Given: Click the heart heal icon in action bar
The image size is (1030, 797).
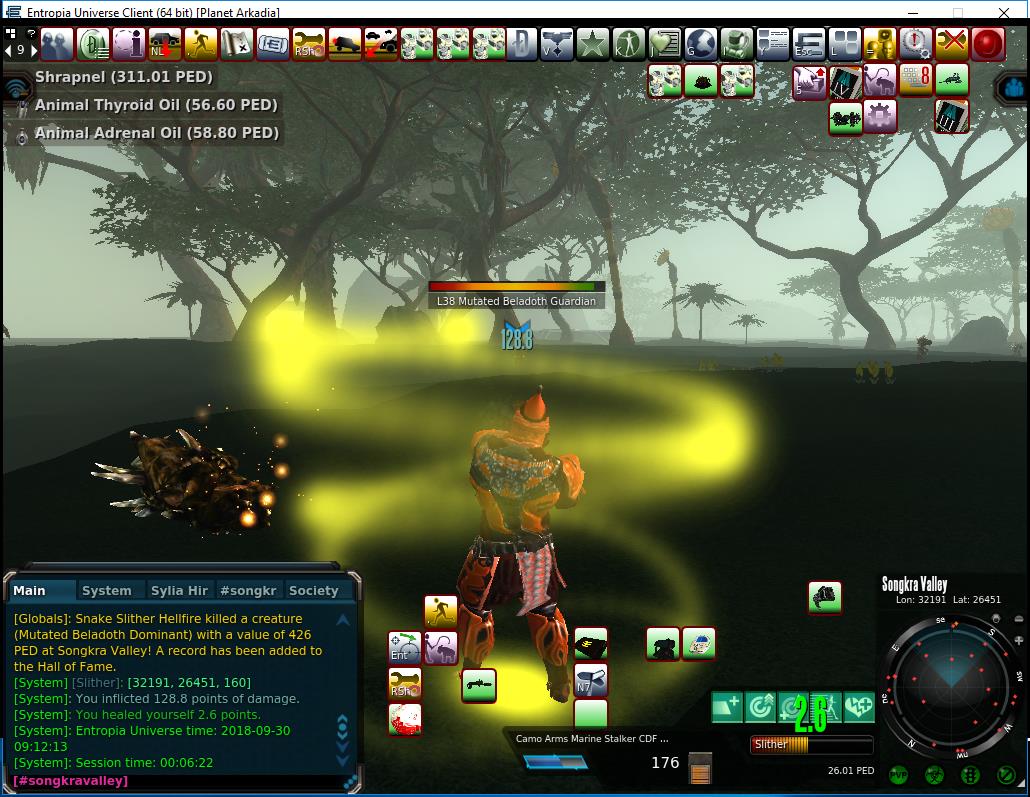Looking at the screenshot, I should pos(858,707).
